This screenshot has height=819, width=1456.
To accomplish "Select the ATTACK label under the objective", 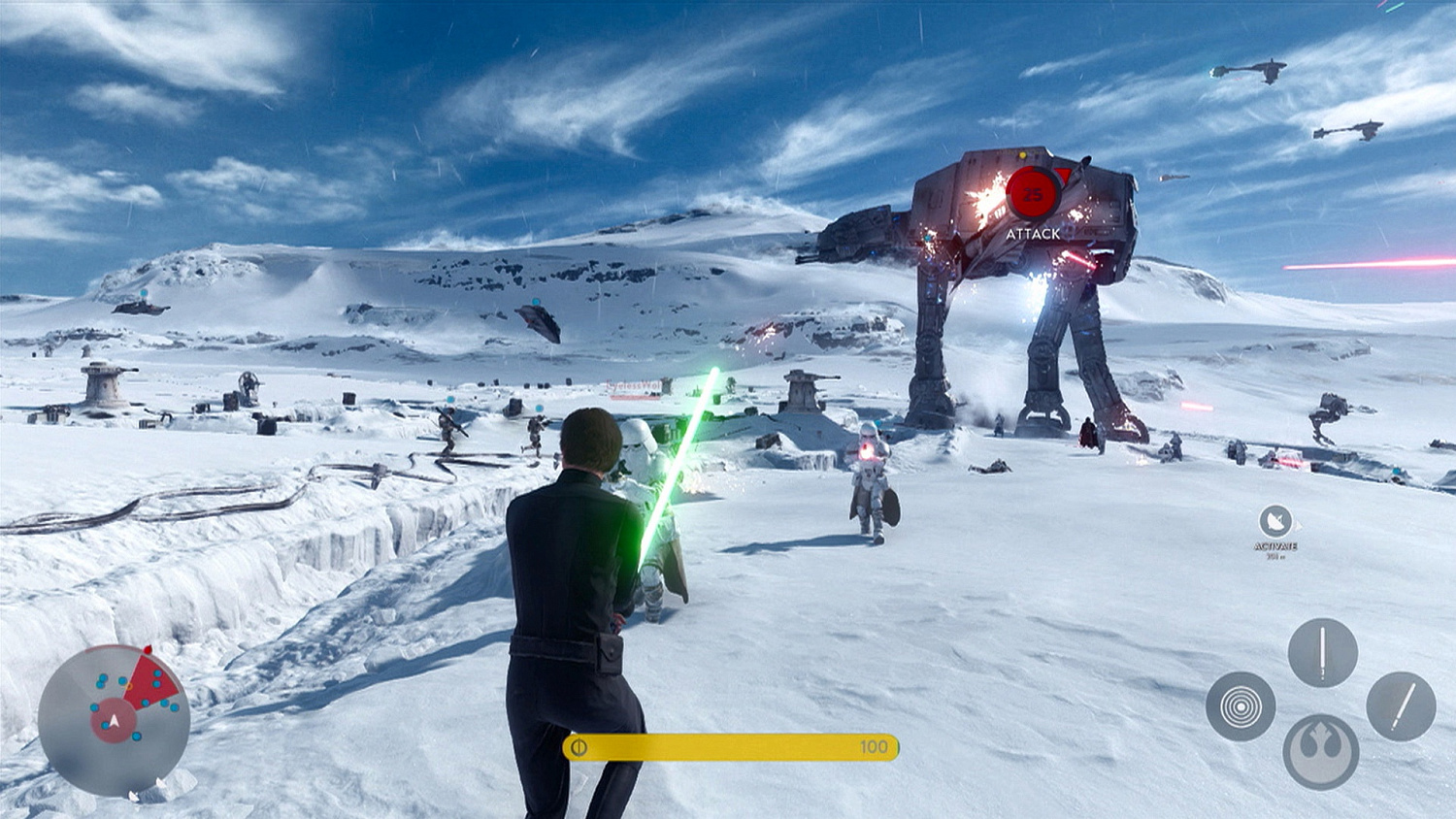I will tap(1033, 233).
